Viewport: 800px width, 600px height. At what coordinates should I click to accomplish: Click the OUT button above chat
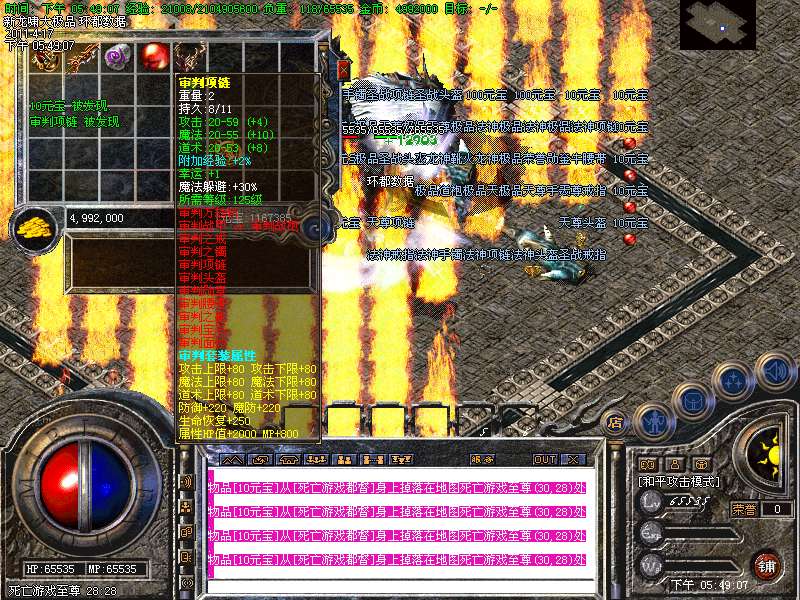pyautogui.click(x=545, y=459)
